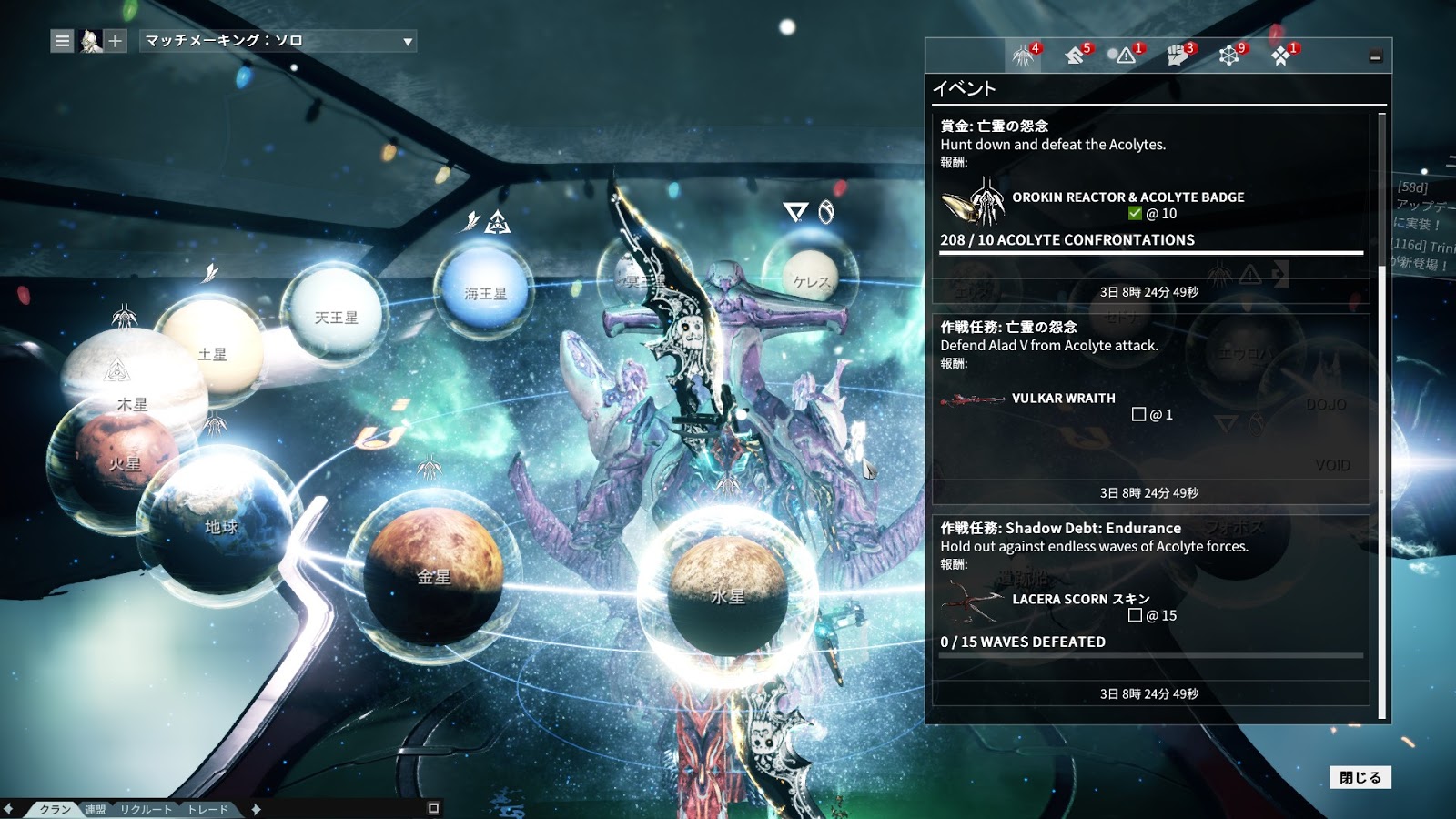Open the Invasions tab with fist icon

click(1178, 56)
